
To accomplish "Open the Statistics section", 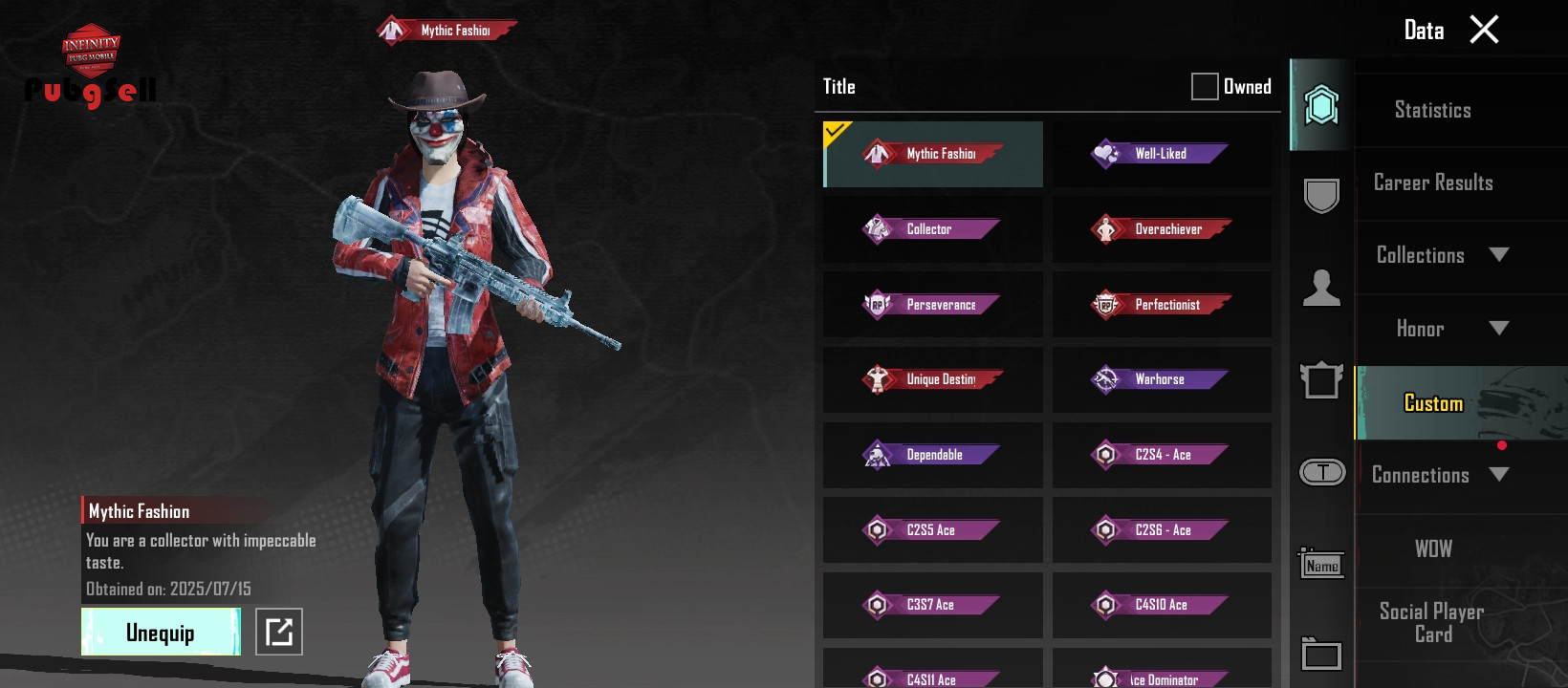I will coord(1432,110).
